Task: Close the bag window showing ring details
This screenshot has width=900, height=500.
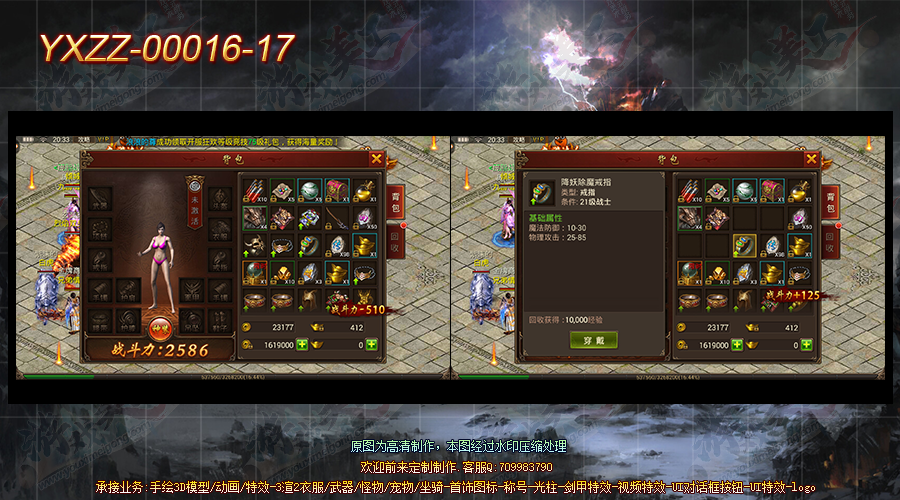Action: point(810,158)
